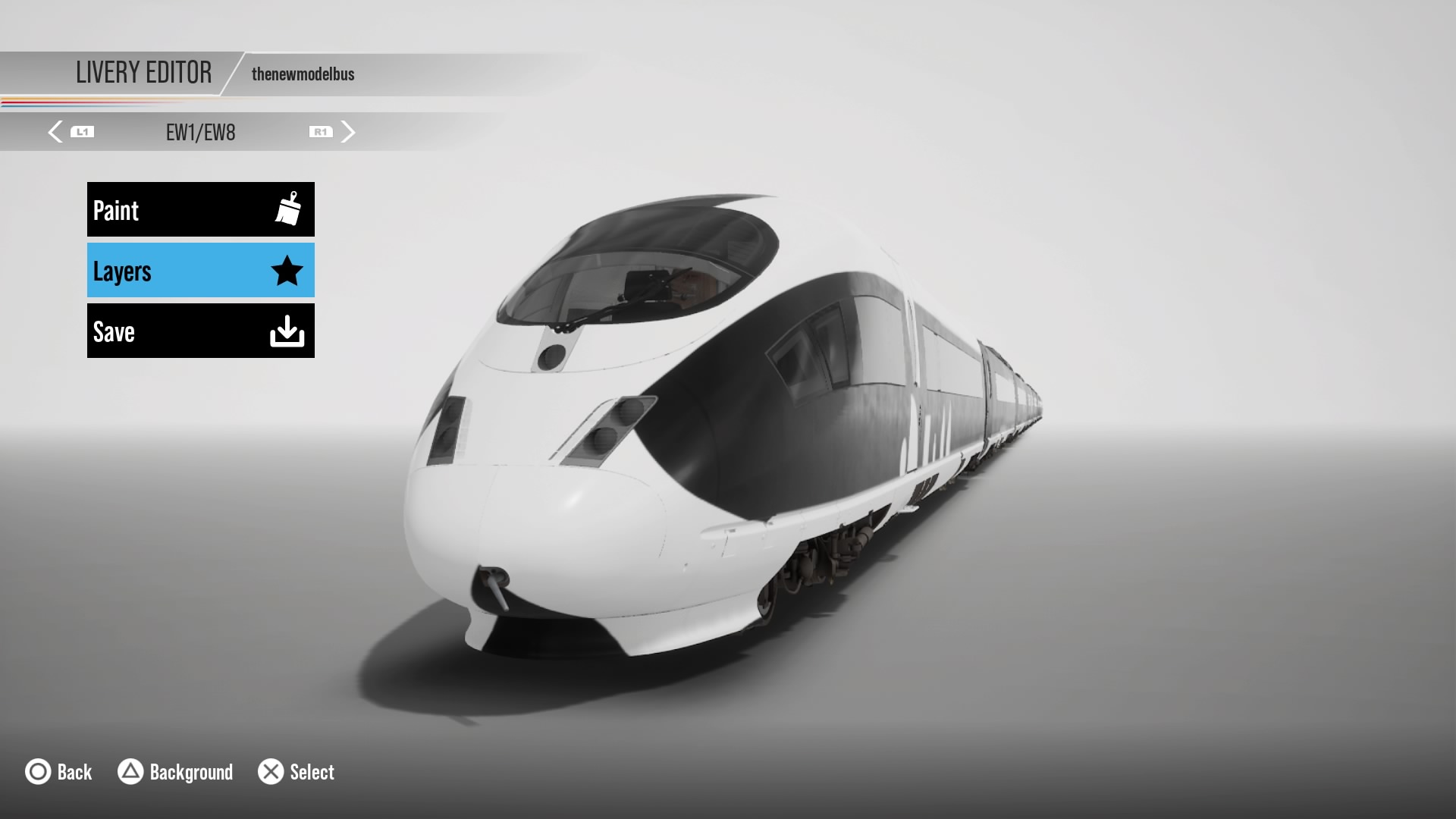Switch to next vehicle with right arrow

click(347, 132)
